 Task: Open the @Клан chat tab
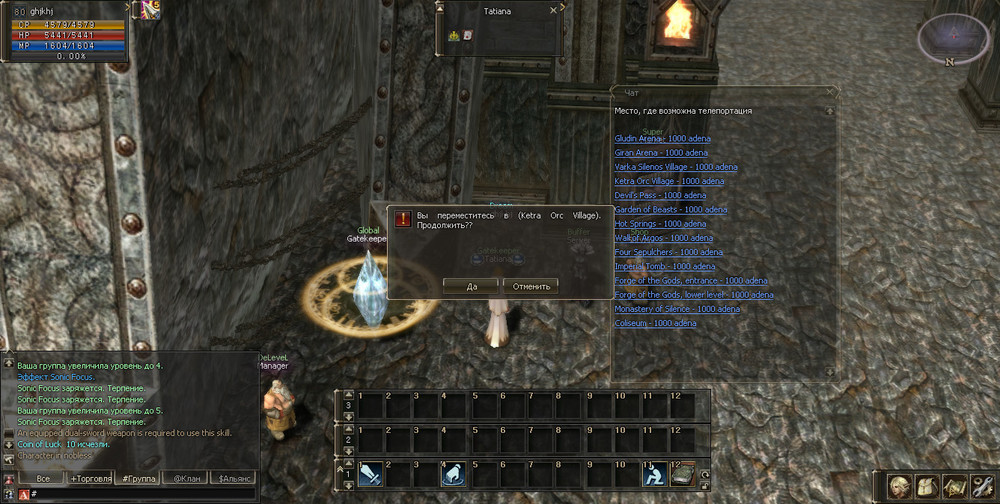(x=184, y=479)
